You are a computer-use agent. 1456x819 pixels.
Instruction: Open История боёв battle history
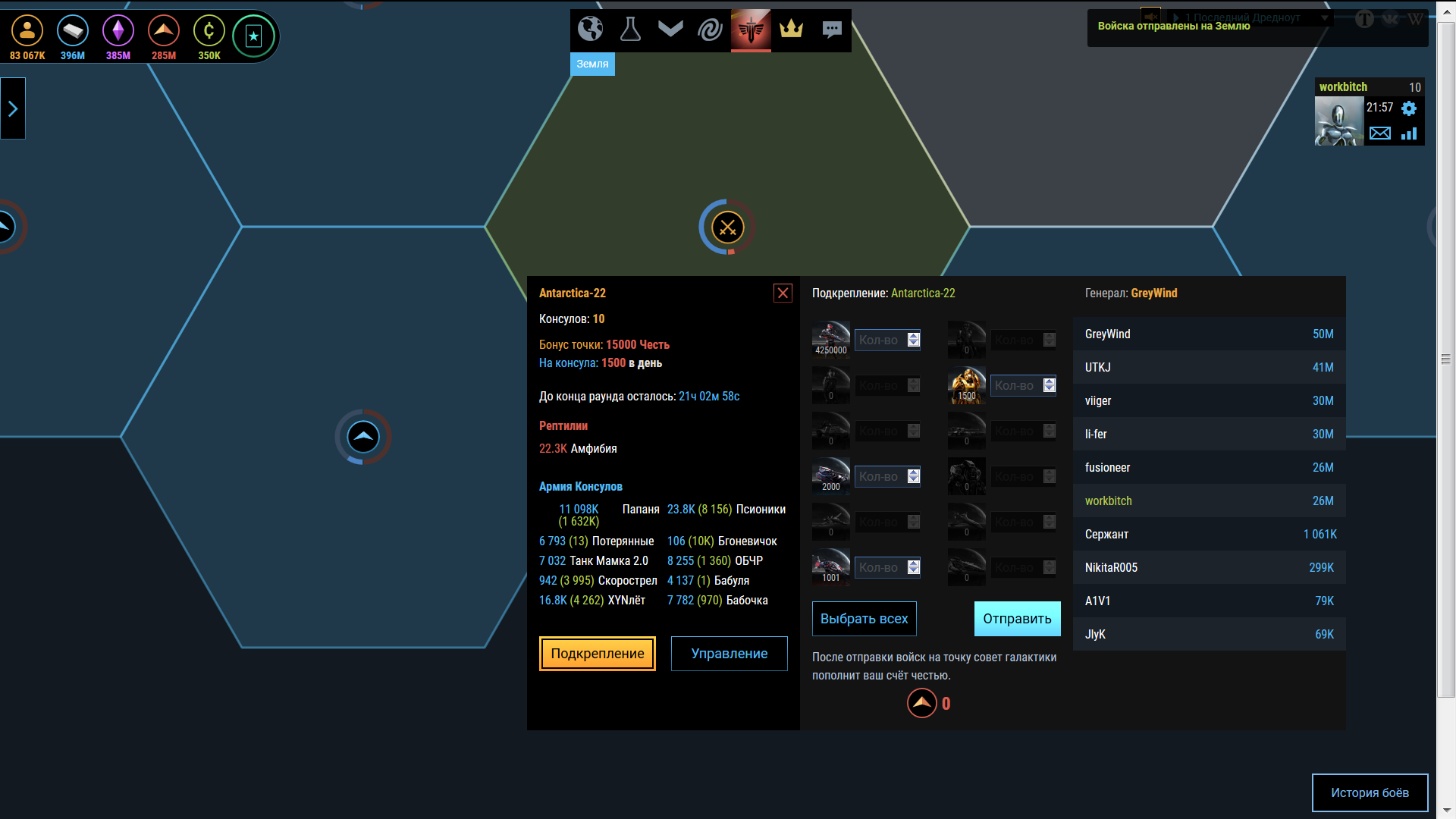(1370, 792)
